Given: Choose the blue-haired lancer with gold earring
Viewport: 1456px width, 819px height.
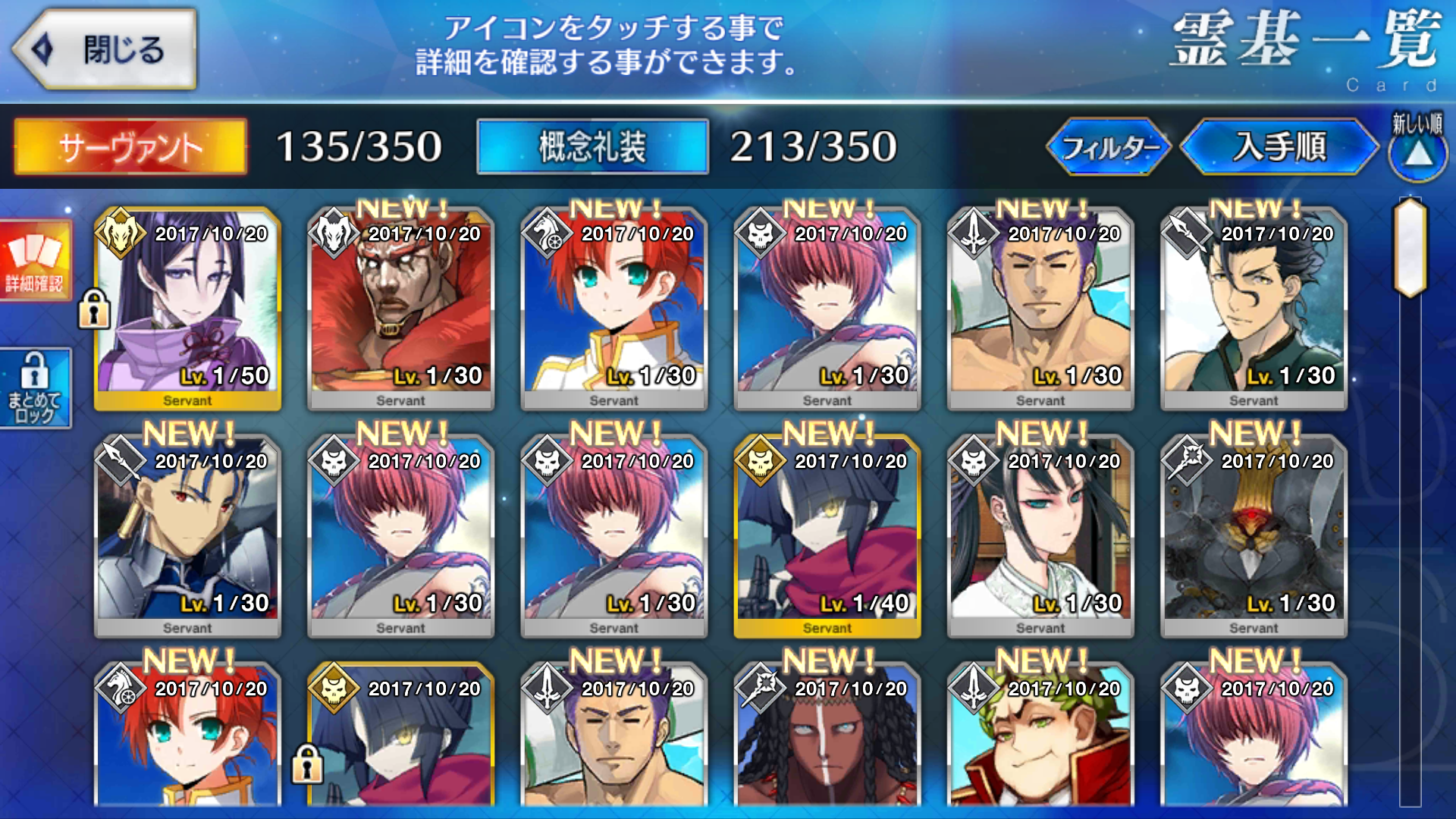Looking at the screenshot, I should coord(187,535).
